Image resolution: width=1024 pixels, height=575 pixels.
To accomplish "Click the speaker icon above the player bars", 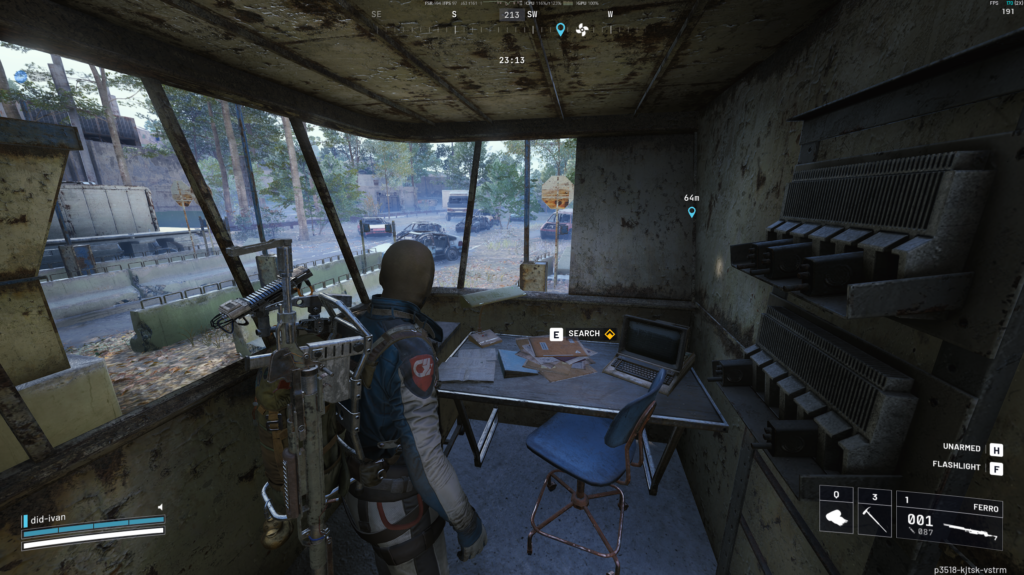I will click(x=159, y=507).
